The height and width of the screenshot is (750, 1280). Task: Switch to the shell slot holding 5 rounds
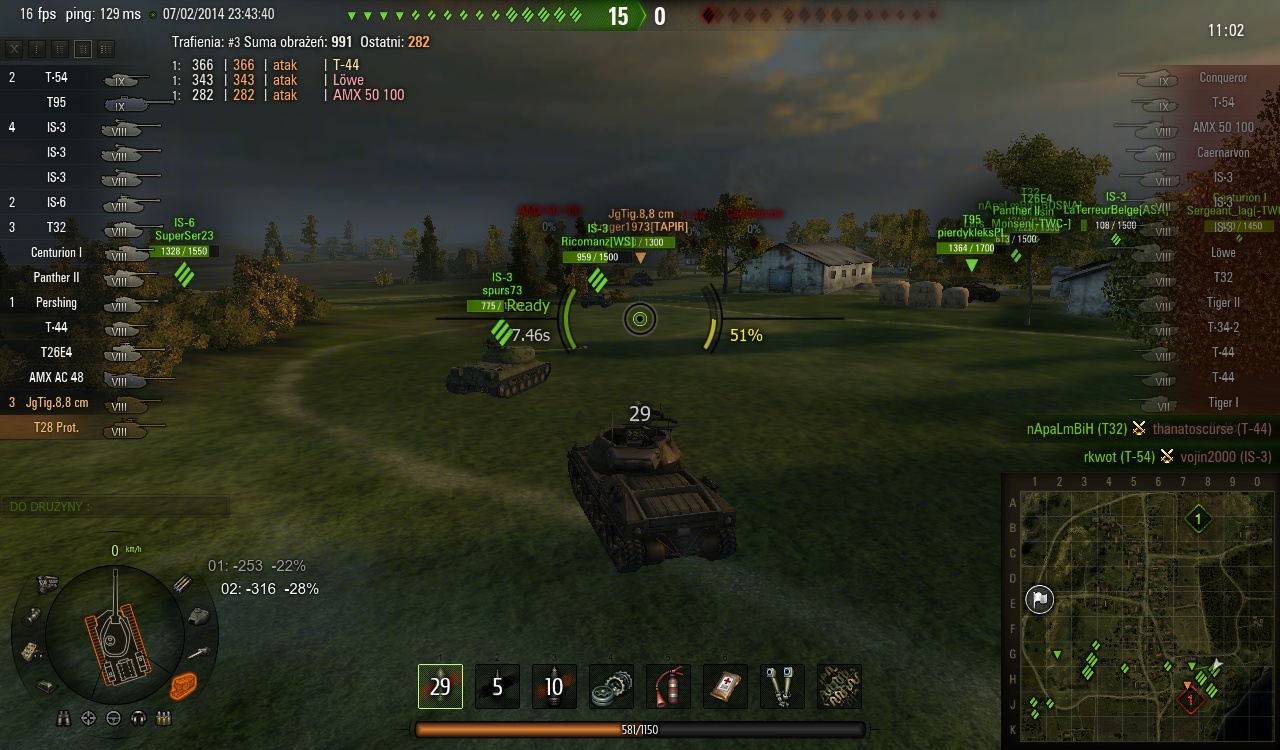(x=497, y=687)
